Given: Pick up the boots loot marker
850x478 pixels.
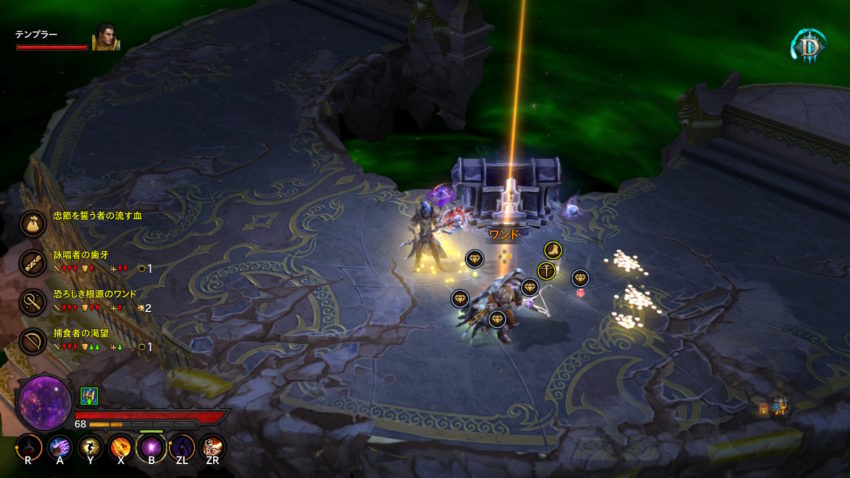Looking at the screenshot, I should [x=553, y=250].
